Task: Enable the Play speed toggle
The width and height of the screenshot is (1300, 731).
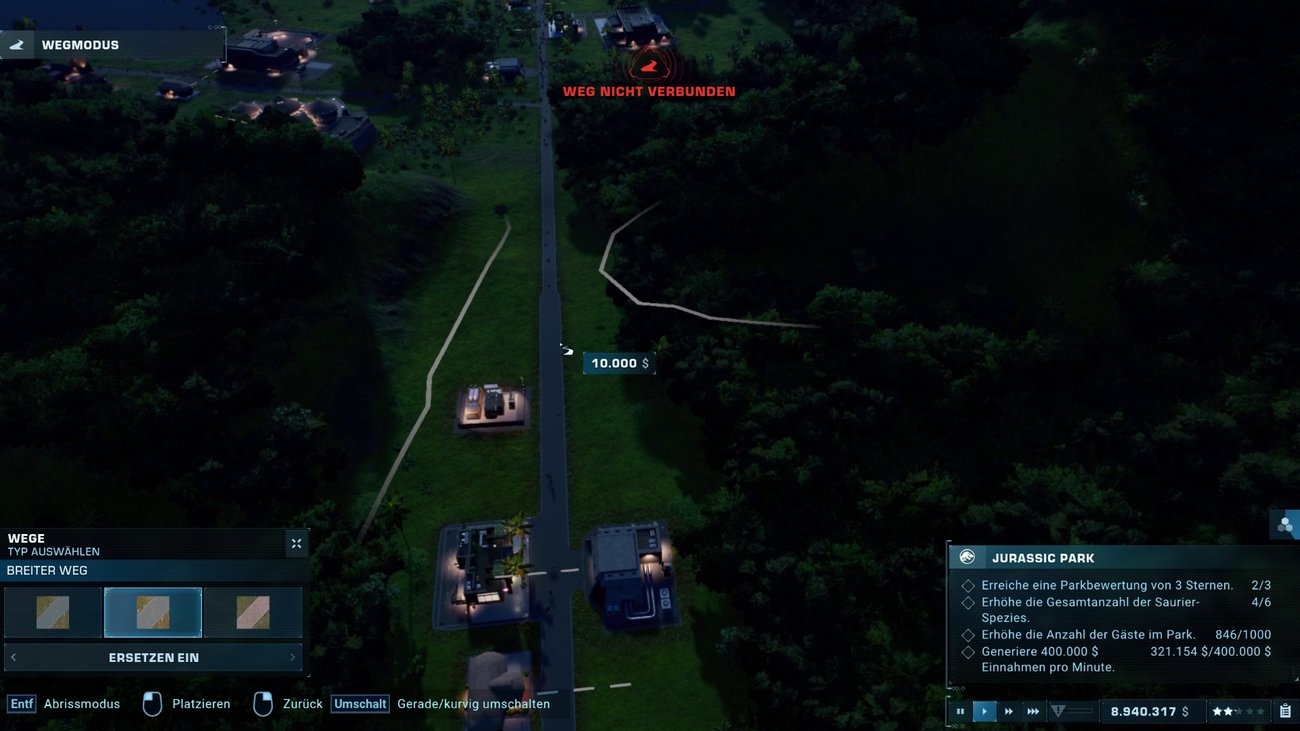Action: pos(984,710)
